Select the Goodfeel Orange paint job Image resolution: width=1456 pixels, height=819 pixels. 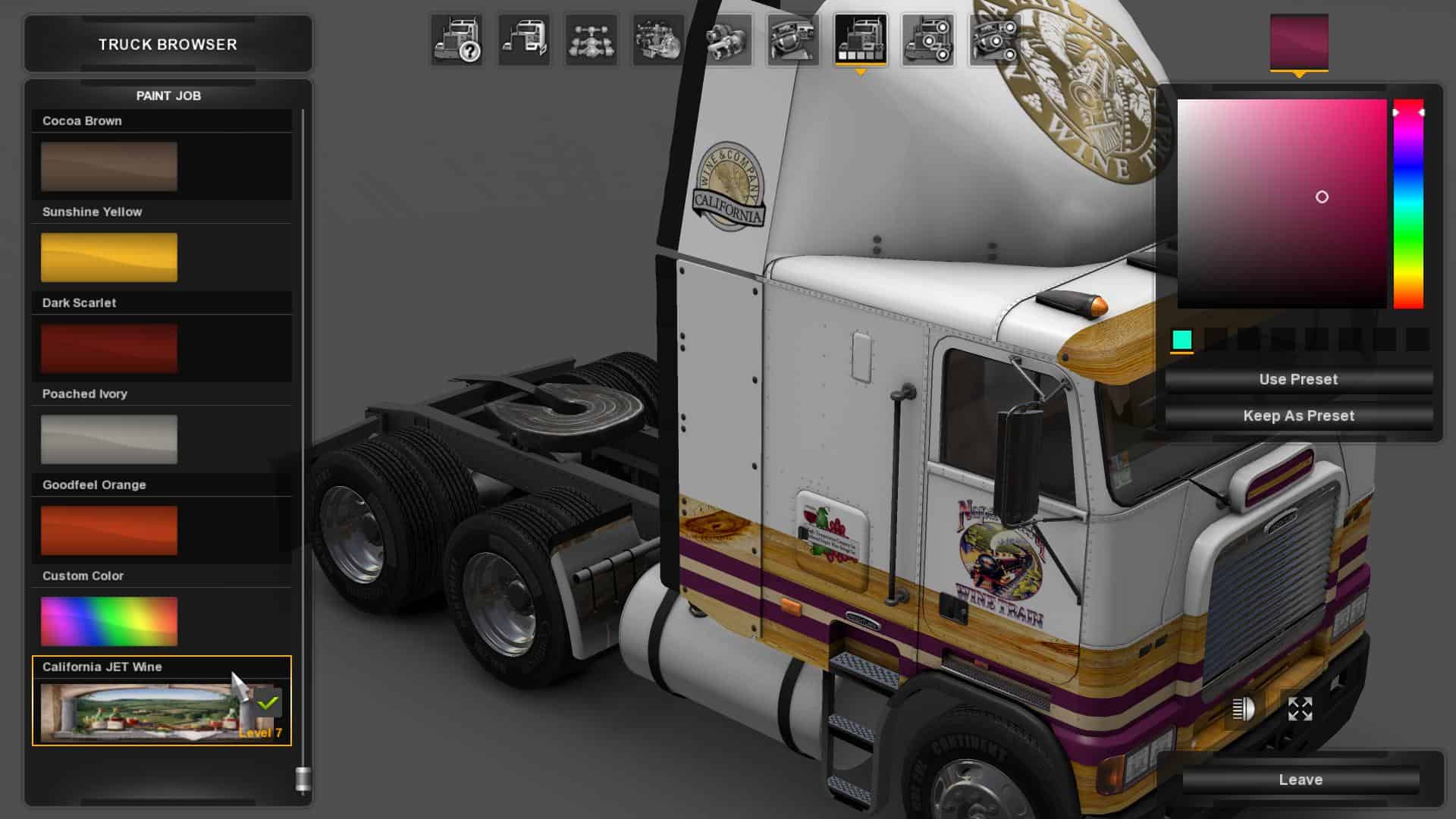109,530
